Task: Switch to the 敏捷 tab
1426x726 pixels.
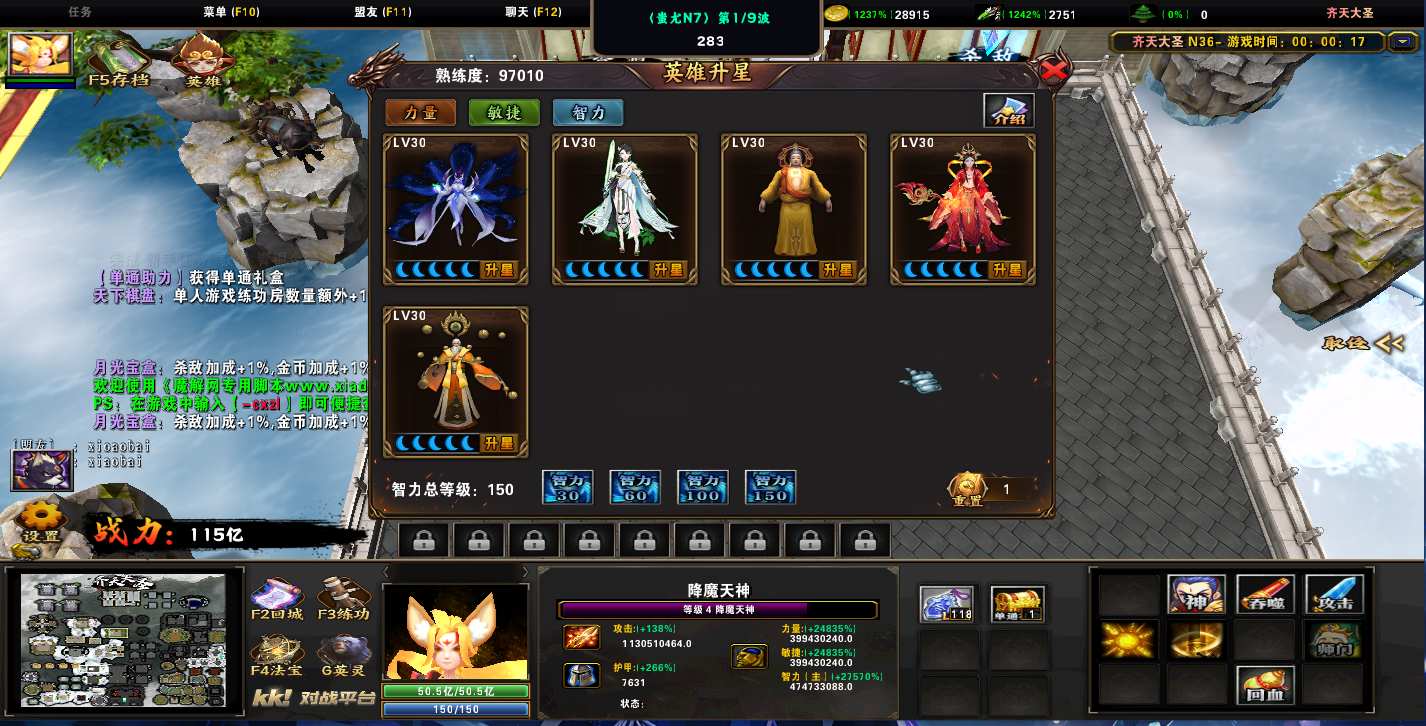Action: click(504, 112)
